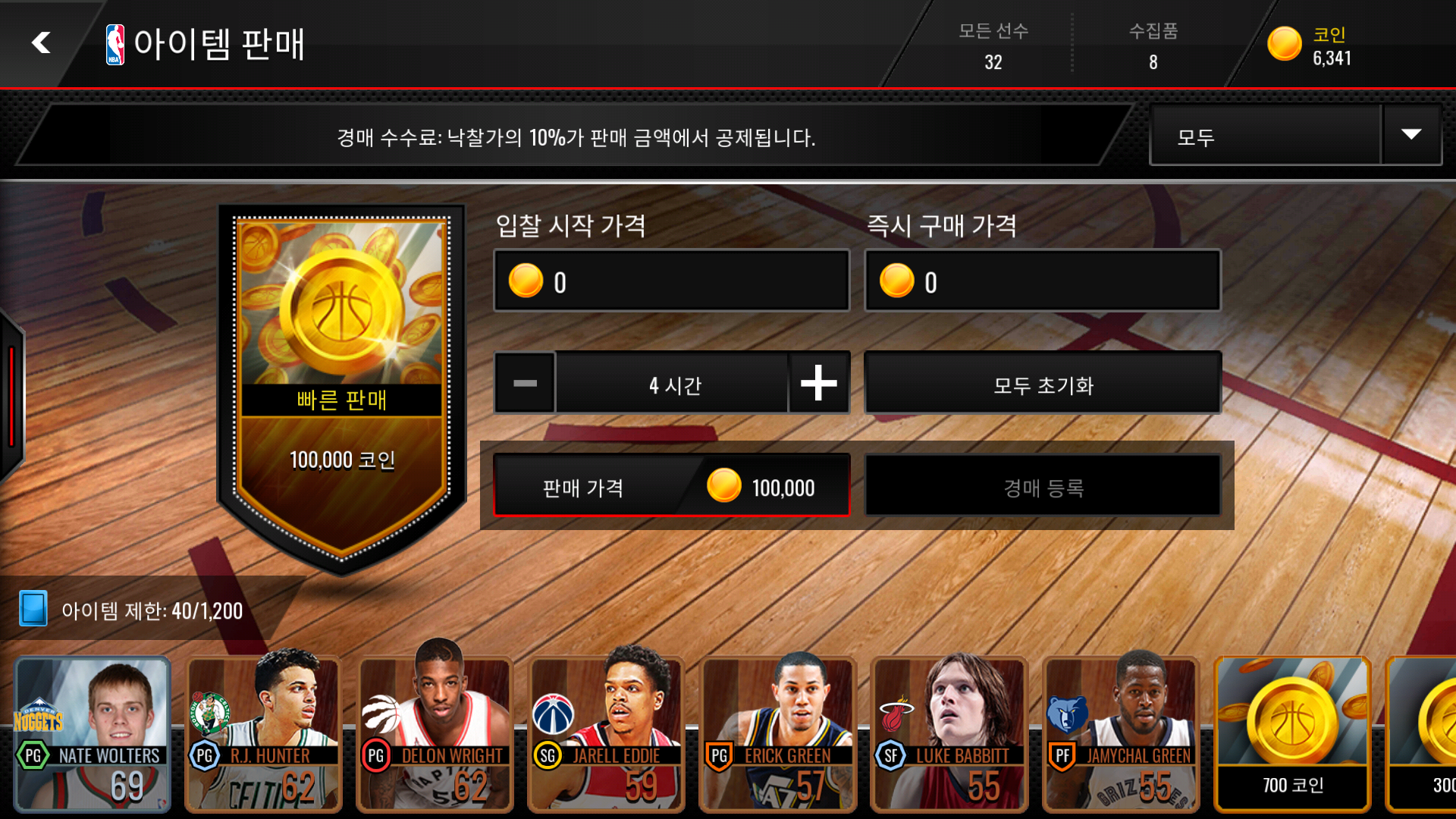
Task: Click the 경매 등록 button
Action: pyautogui.click(x=1043, y=486)
